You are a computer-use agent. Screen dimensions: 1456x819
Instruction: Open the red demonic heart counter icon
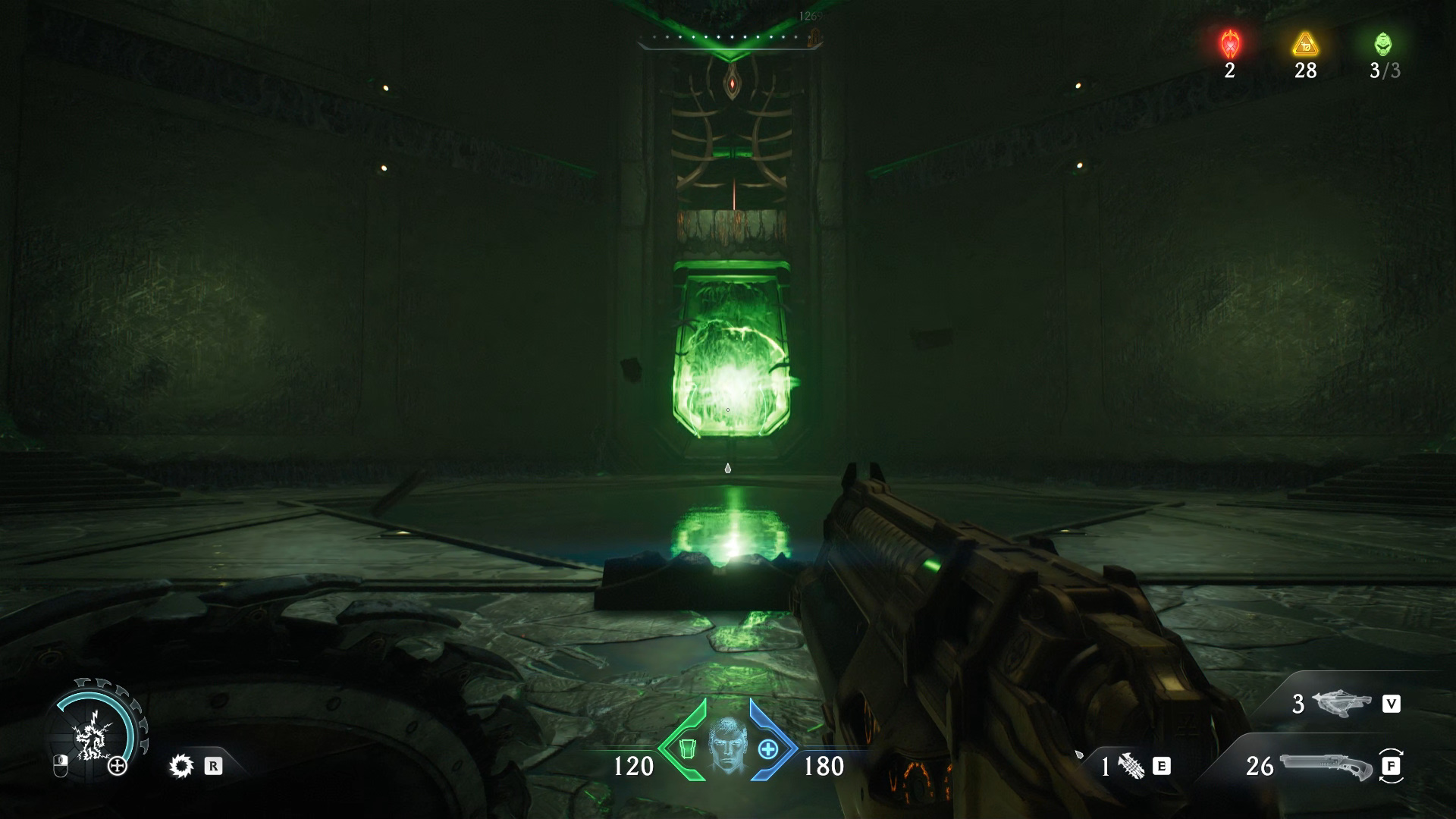[x=1229, y=44]
